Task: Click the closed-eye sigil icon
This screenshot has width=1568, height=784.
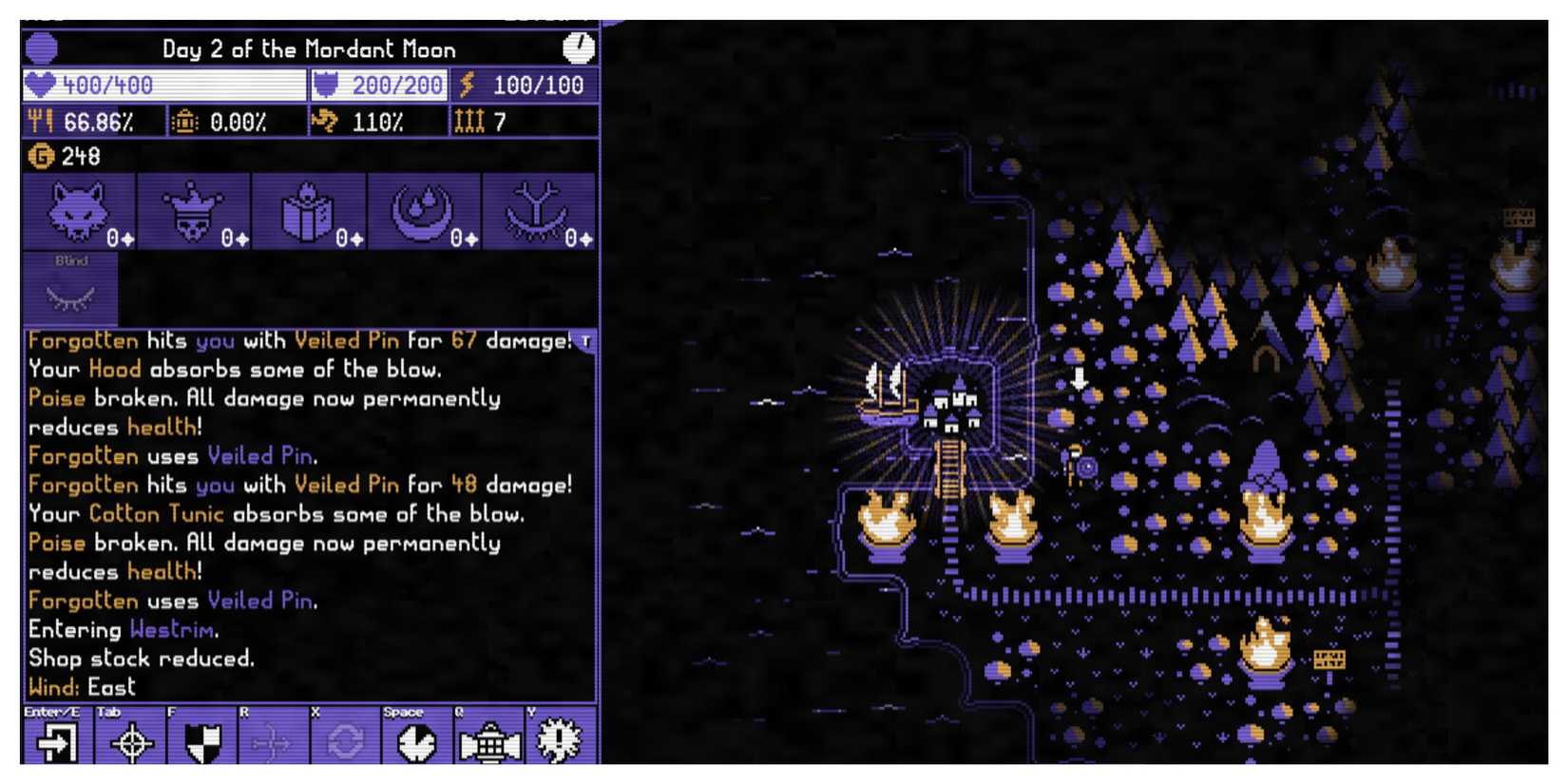Action: tap(538, 209)
